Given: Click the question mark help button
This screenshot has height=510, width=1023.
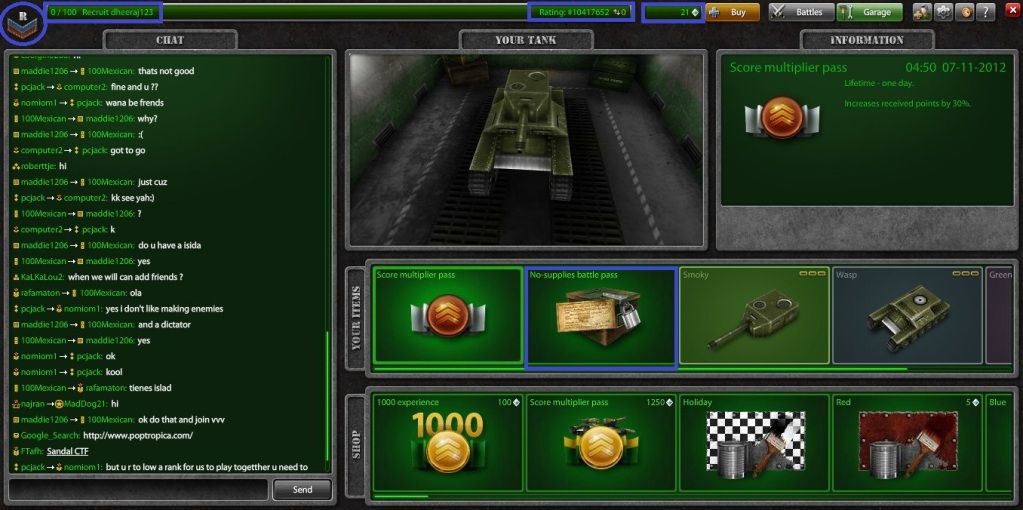Looking at the screenshot, I should tap(988, 12).
